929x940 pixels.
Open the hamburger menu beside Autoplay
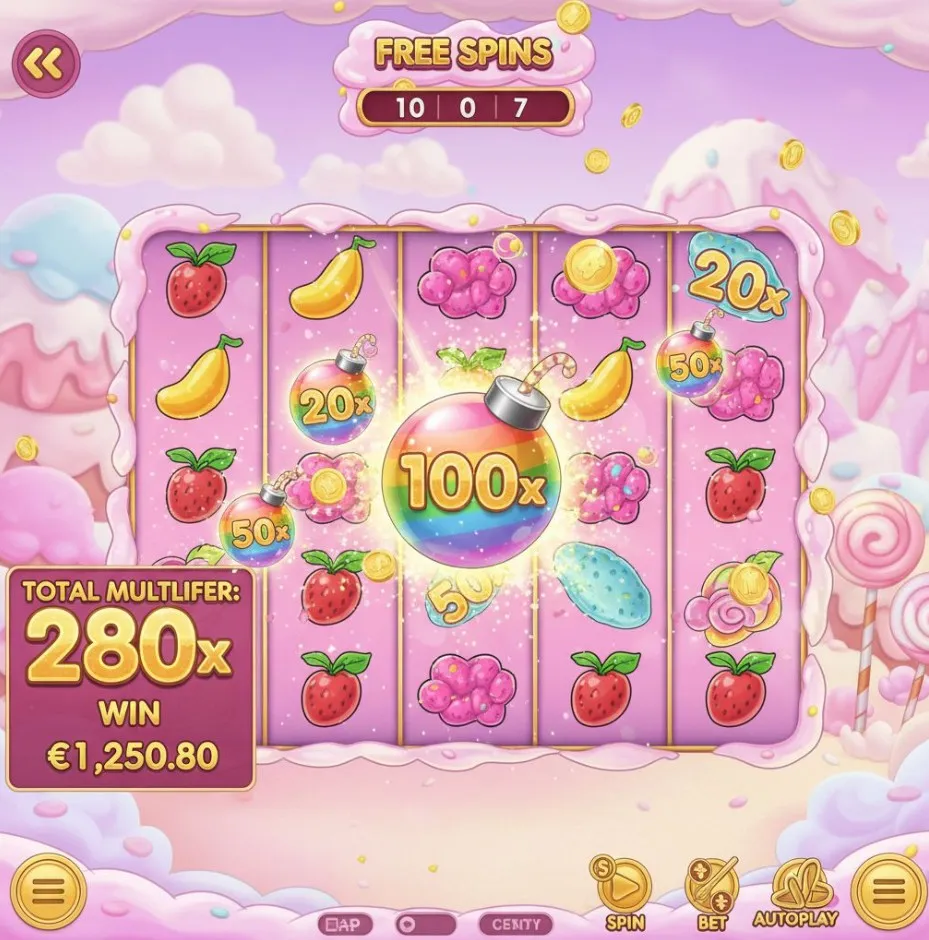click(x=886, y=887)
